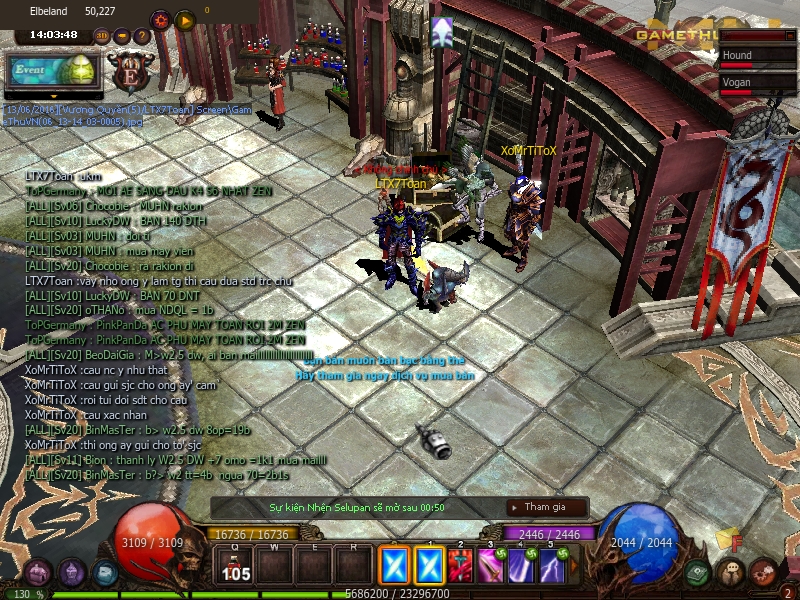Select the blue crossed-slash skill in slot 1

point(429,566)
